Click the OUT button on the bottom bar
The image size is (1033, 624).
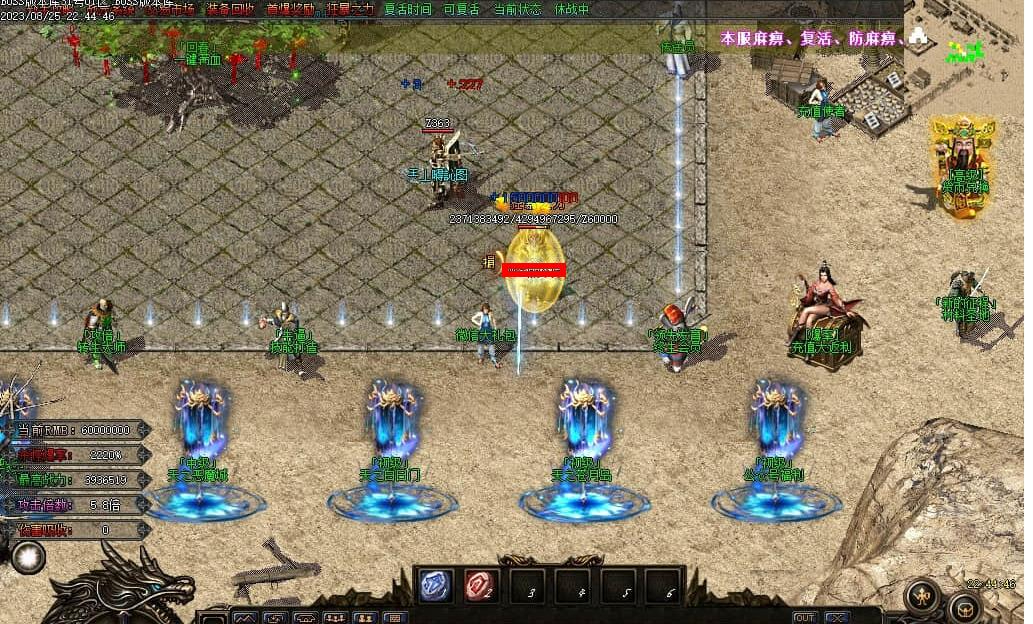click(804, 617)
